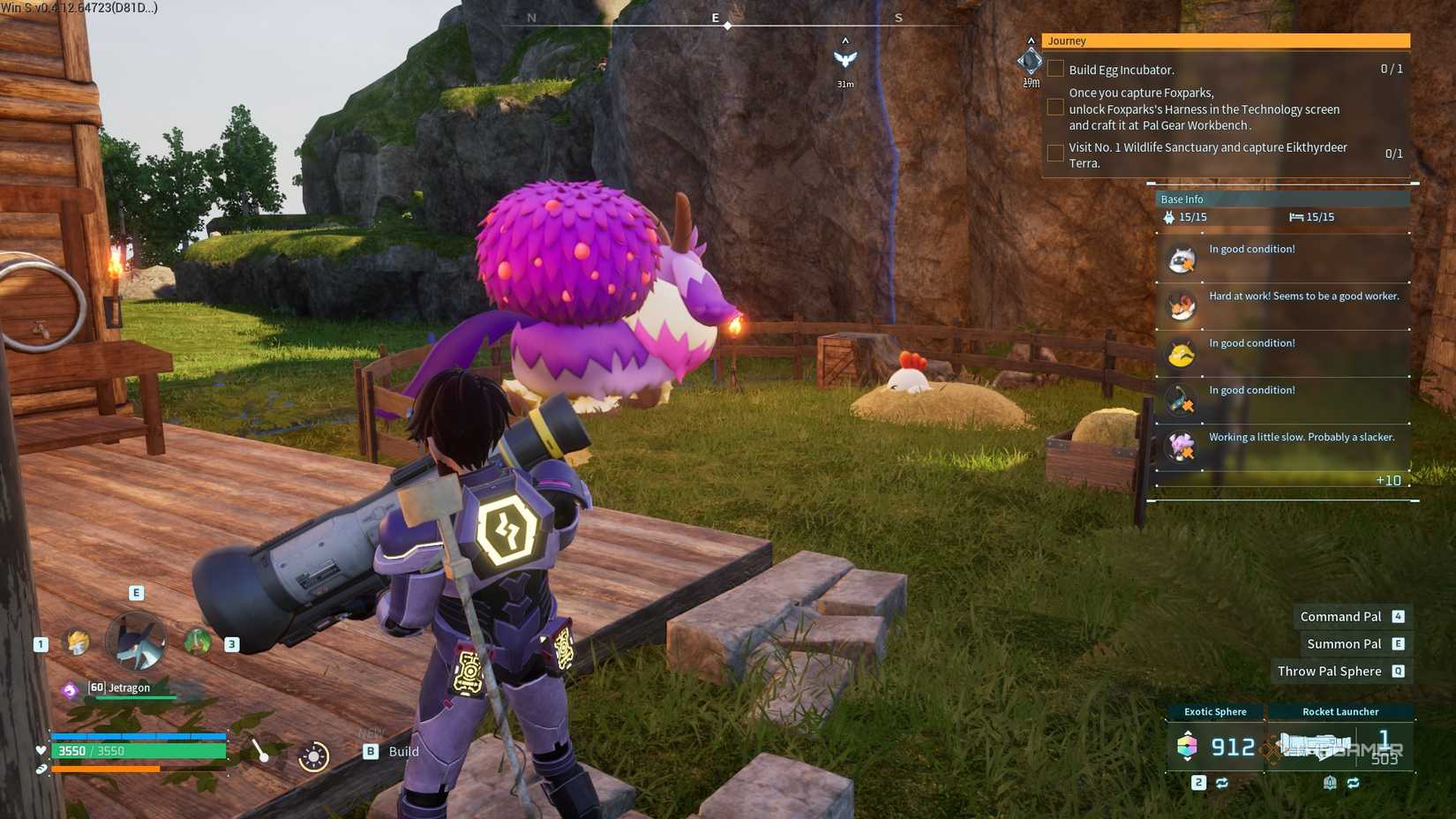
Task: Open the Base Info tab
Action: click(1182, 199)
